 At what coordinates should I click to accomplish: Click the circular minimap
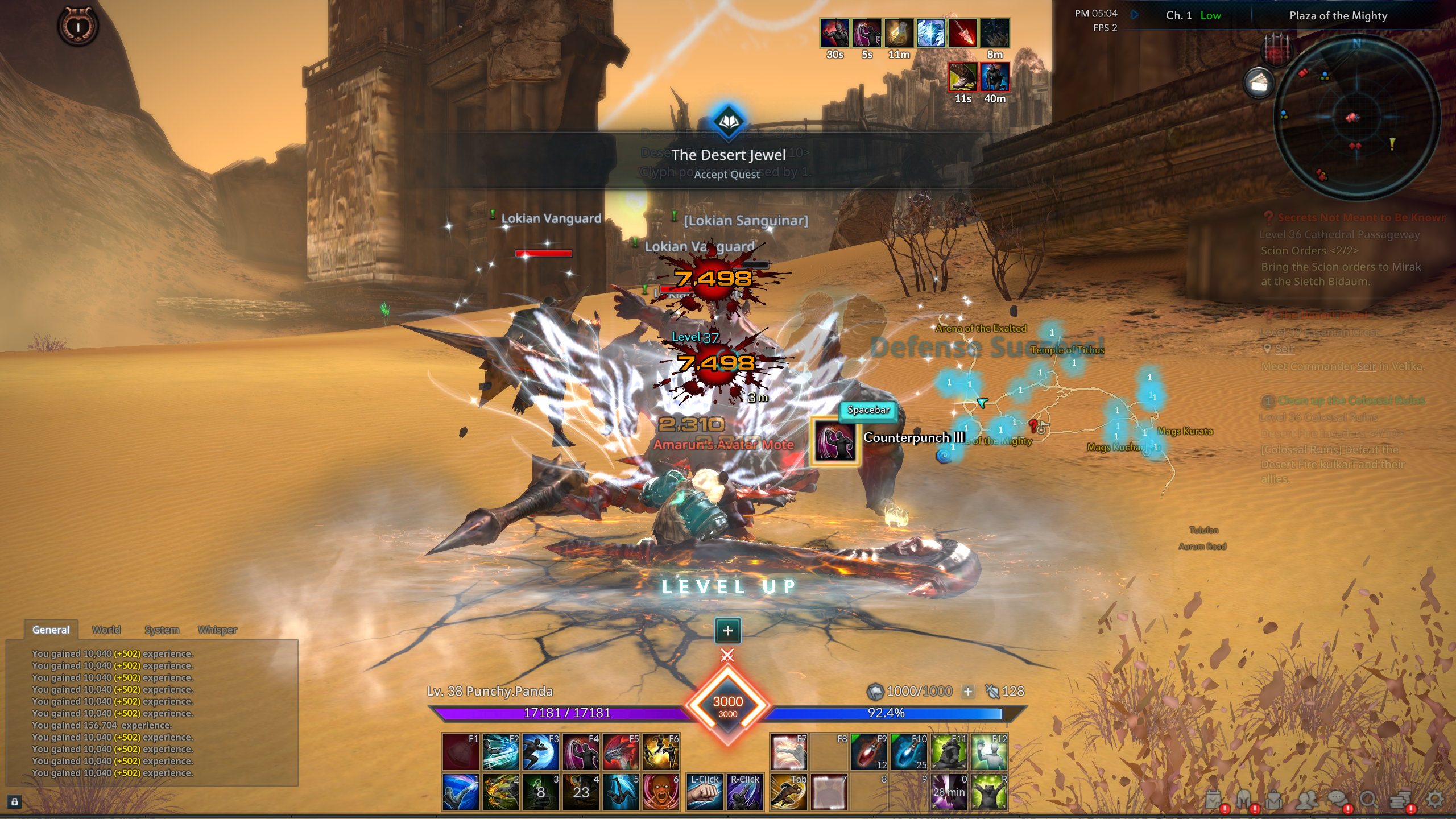[x=1356, y=118]
